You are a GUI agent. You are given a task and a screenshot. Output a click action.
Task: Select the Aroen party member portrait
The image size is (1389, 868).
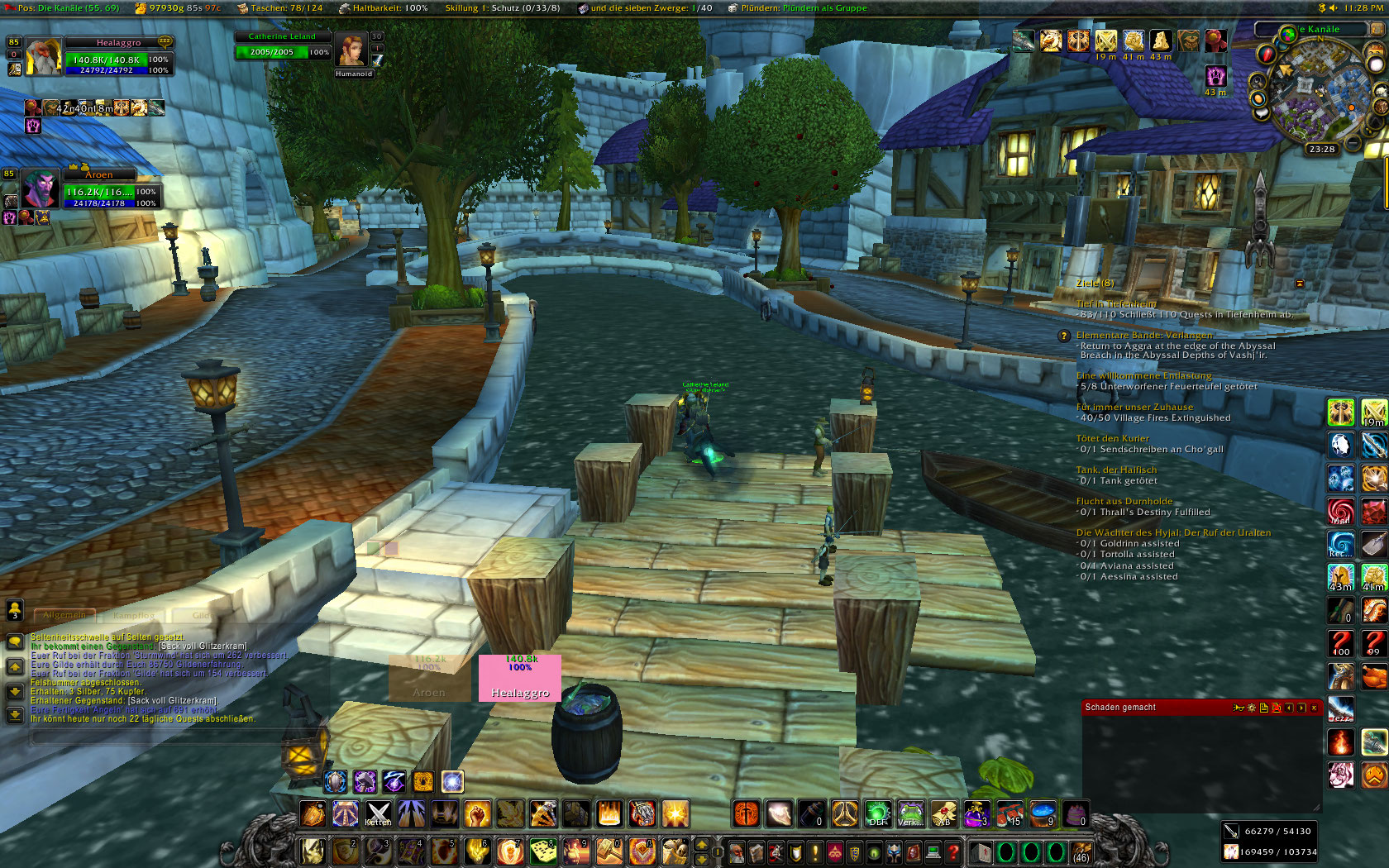tap(40, 189)
